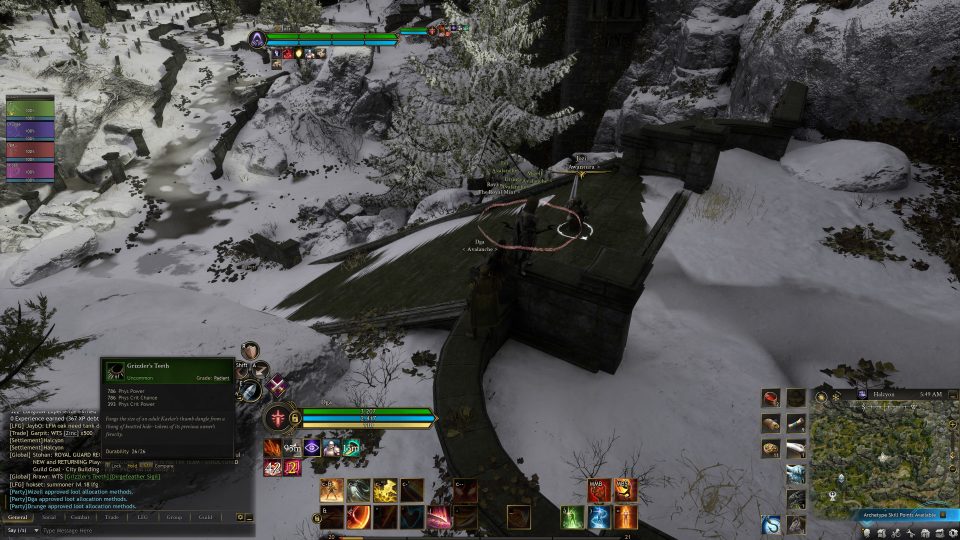
Task: Open the minimap
Action: click(x=885, y=455)
